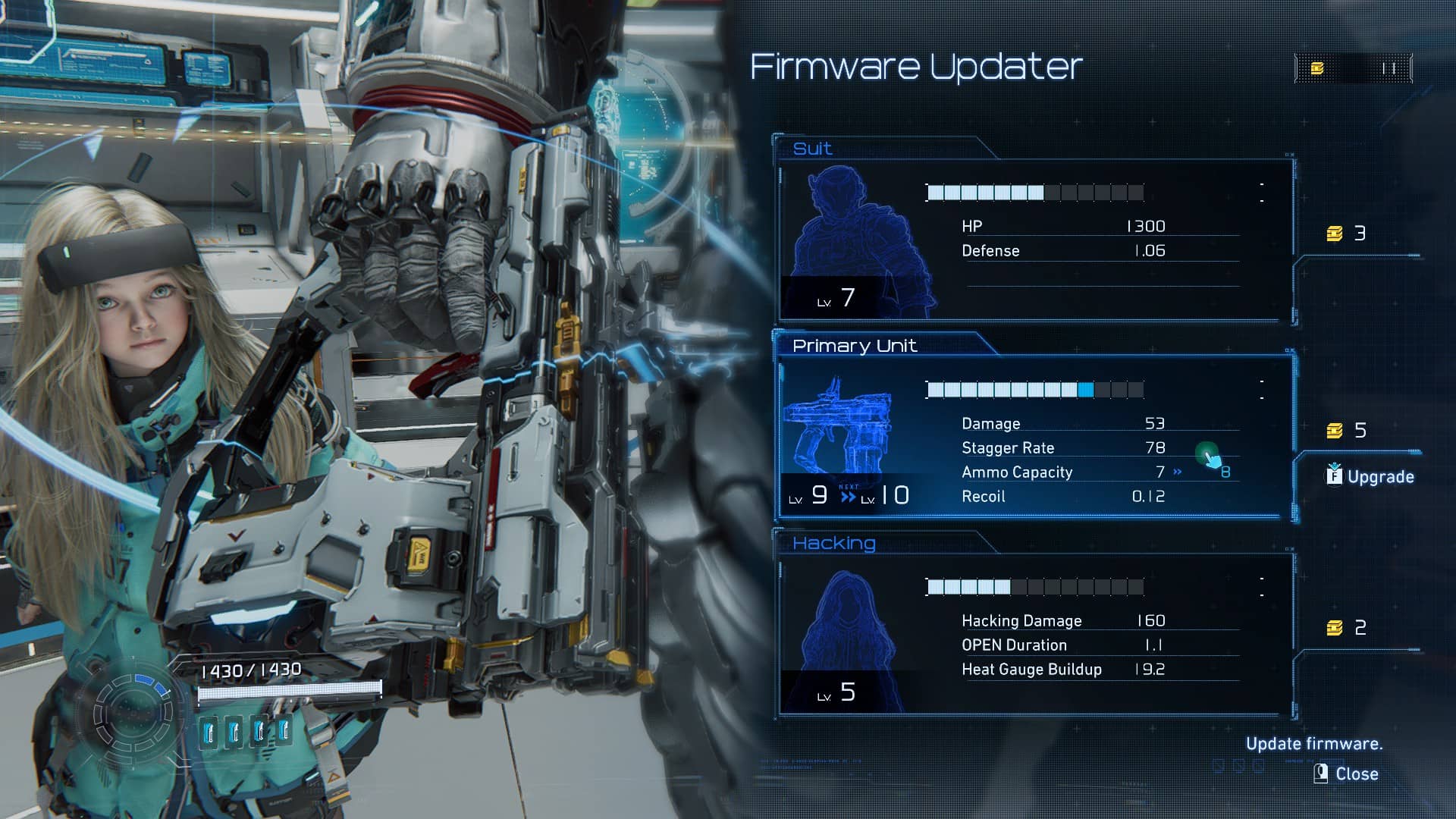
Task: Select the Primary Unit firmware panel
Action: (x=1035, y=436)
